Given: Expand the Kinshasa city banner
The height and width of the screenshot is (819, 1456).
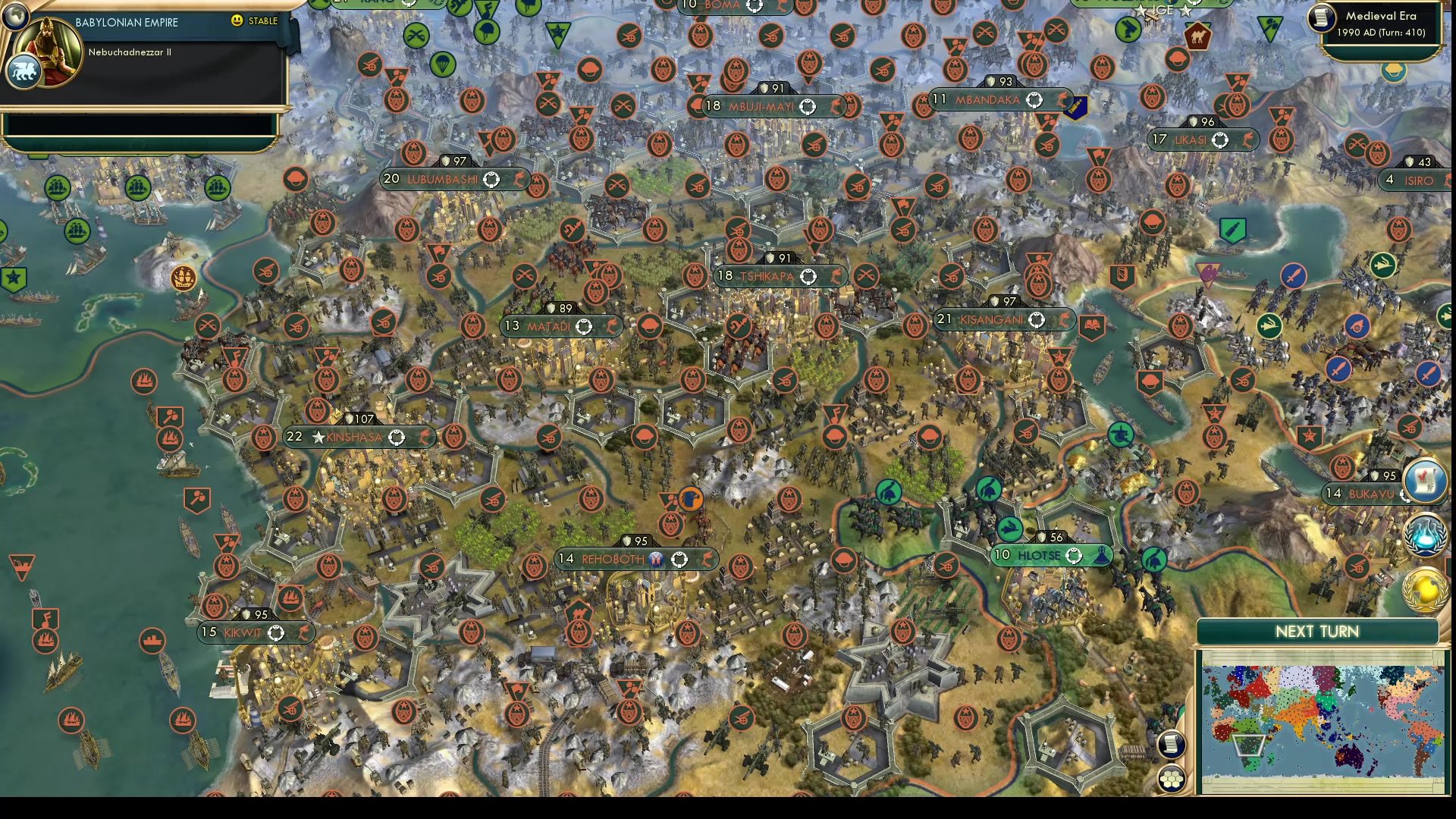Looking at the screenshot, I should pyautogui.click(x=356, y=437).
